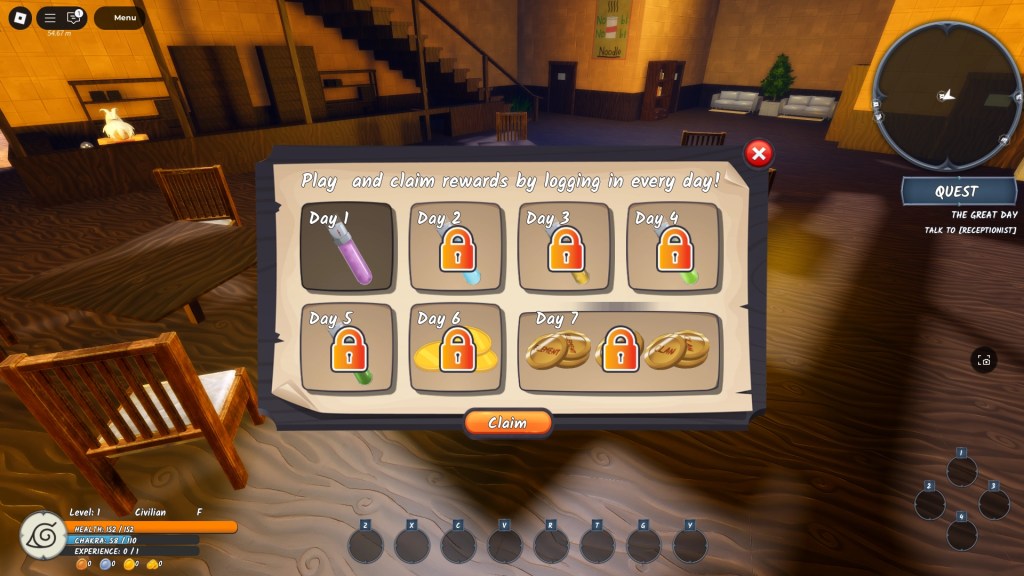This screenshot has height=576, width=1024.
Task: Click the leaf village player emblem
Action: pos(44,535)
